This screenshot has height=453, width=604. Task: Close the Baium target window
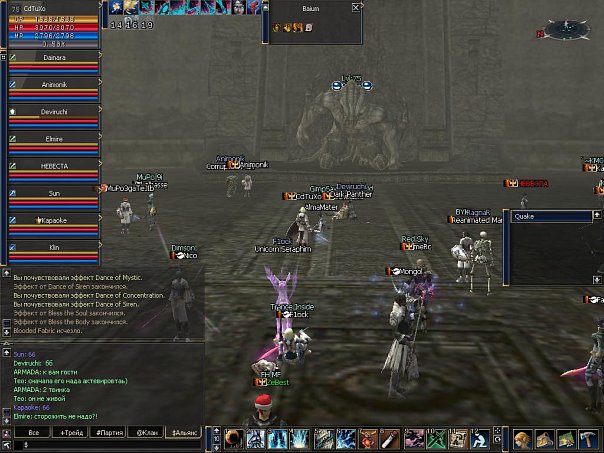357,7
